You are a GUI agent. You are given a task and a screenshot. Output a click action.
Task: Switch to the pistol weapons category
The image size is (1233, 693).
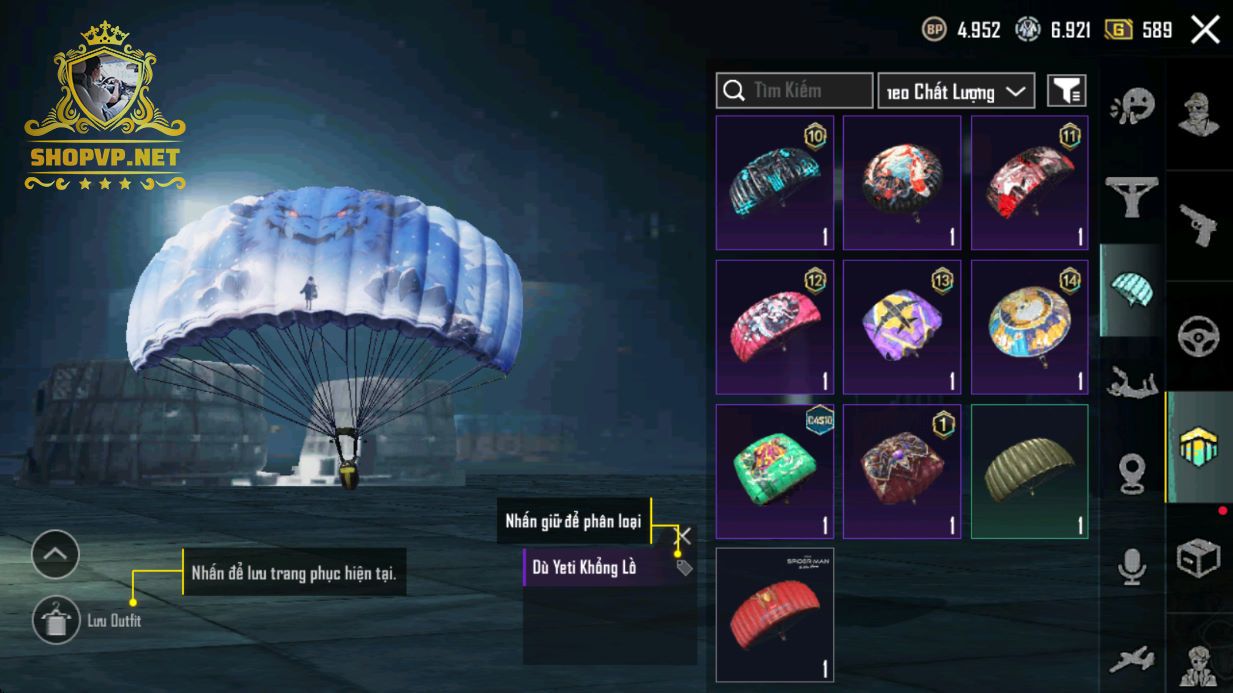[1199, 225]
